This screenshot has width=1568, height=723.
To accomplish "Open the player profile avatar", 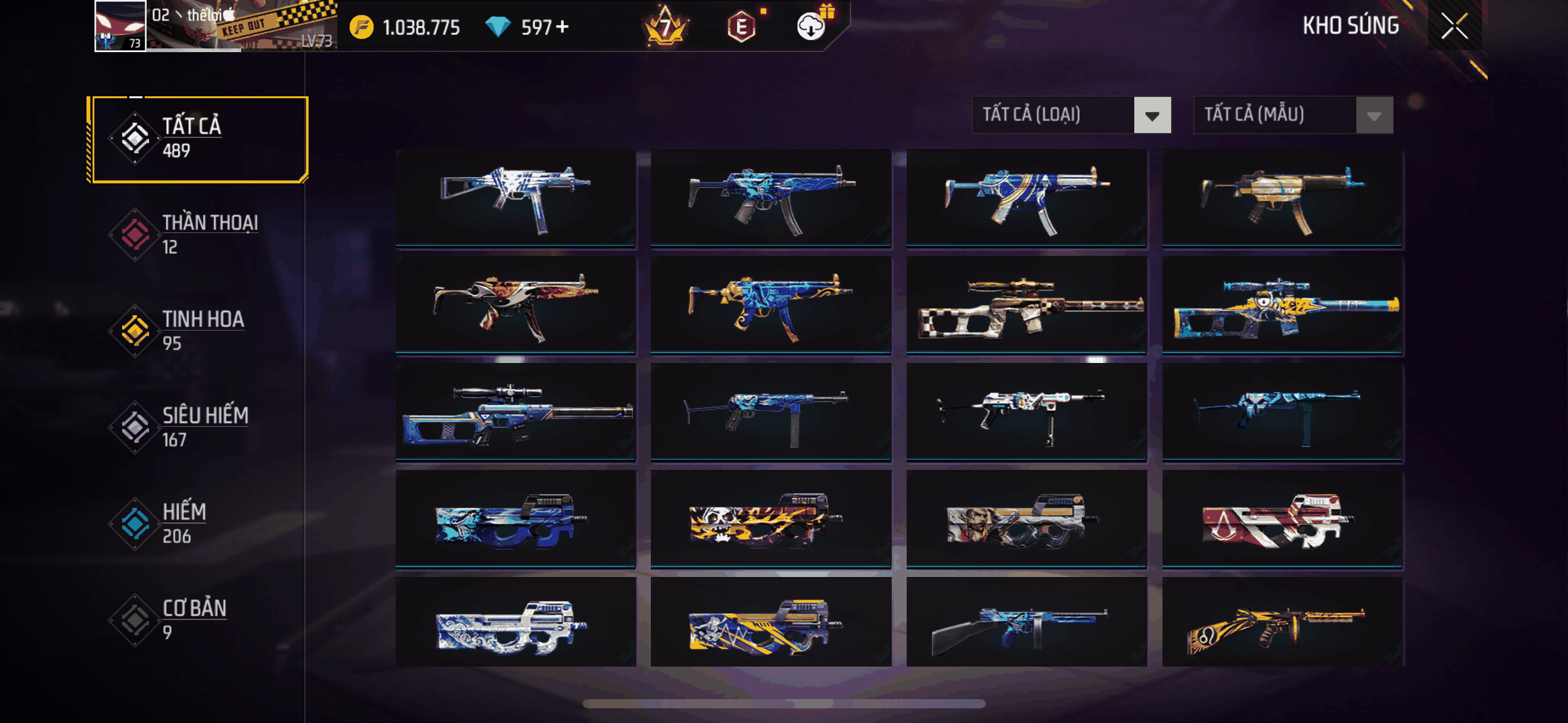I will [x=120, y=26].
